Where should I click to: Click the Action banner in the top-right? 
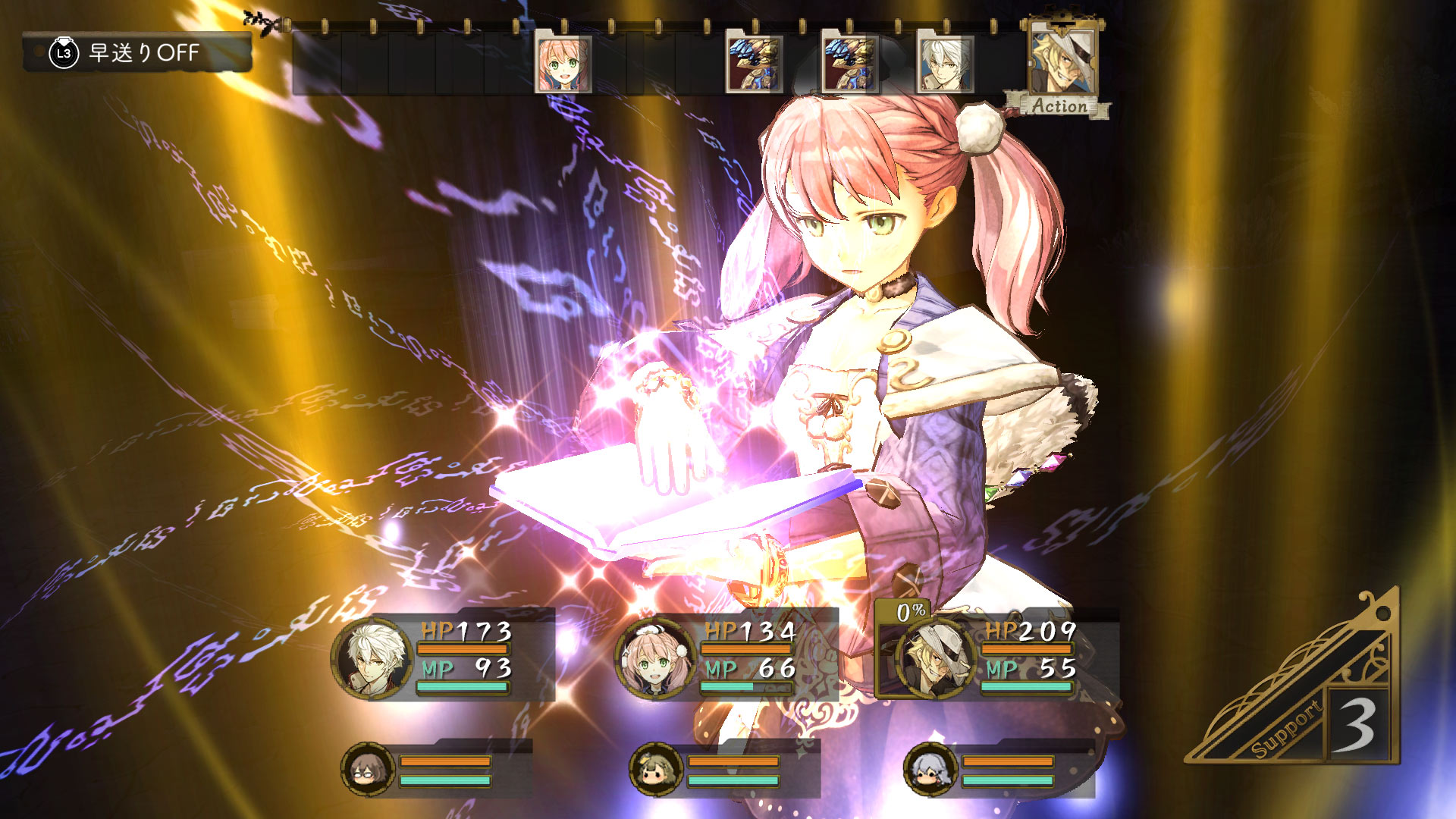[x=1059, y=106]
